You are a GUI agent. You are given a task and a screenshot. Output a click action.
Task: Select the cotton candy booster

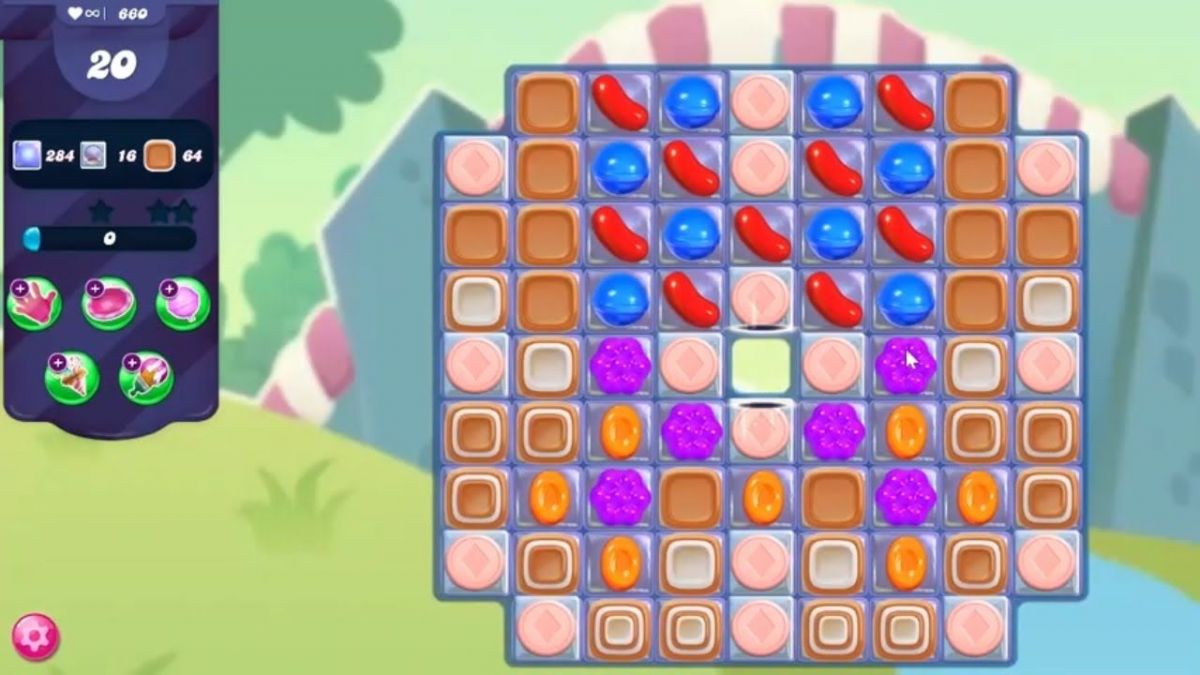tap(183, 303)
